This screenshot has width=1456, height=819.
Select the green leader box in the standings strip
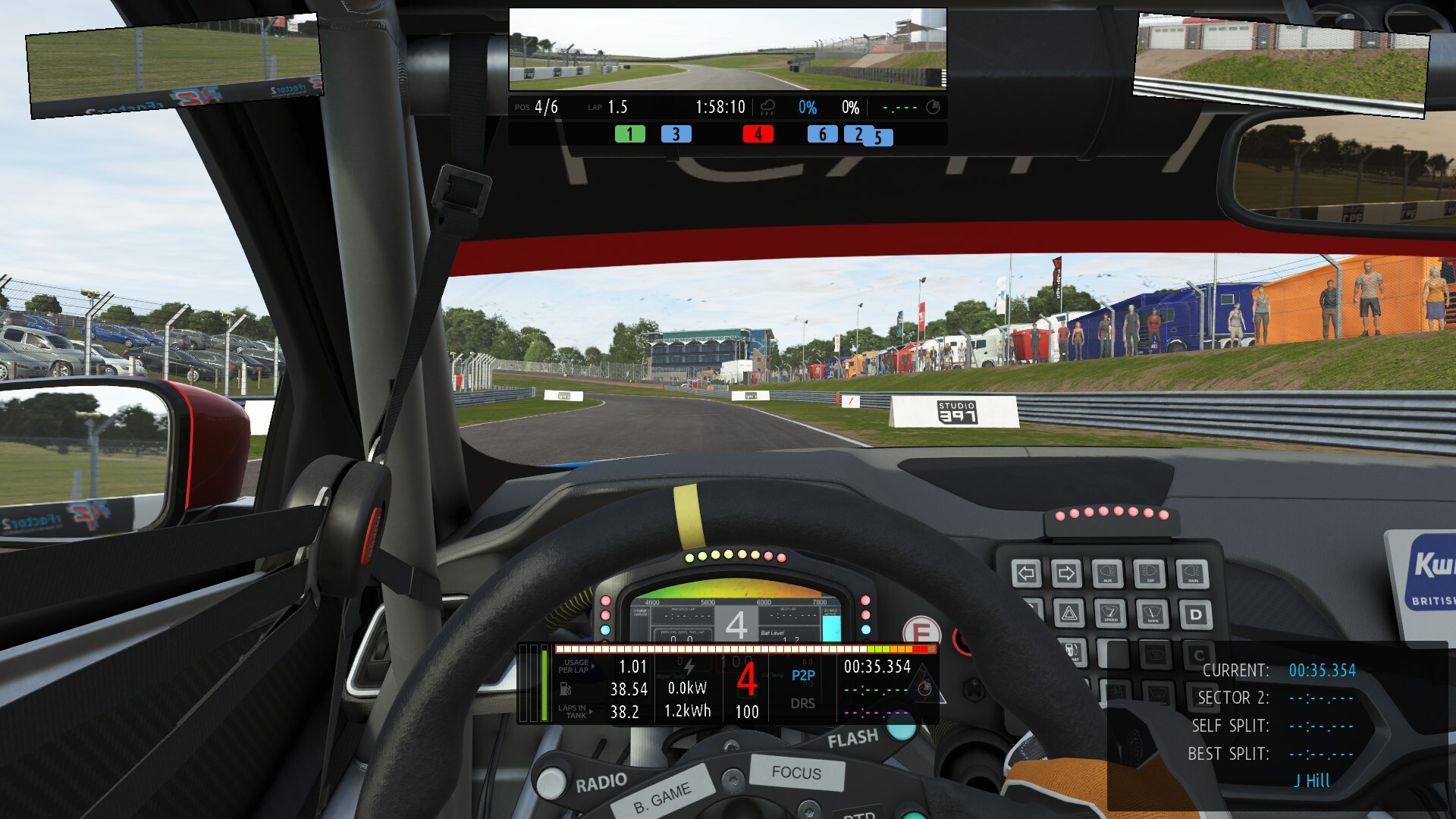(x=629, y=134)
